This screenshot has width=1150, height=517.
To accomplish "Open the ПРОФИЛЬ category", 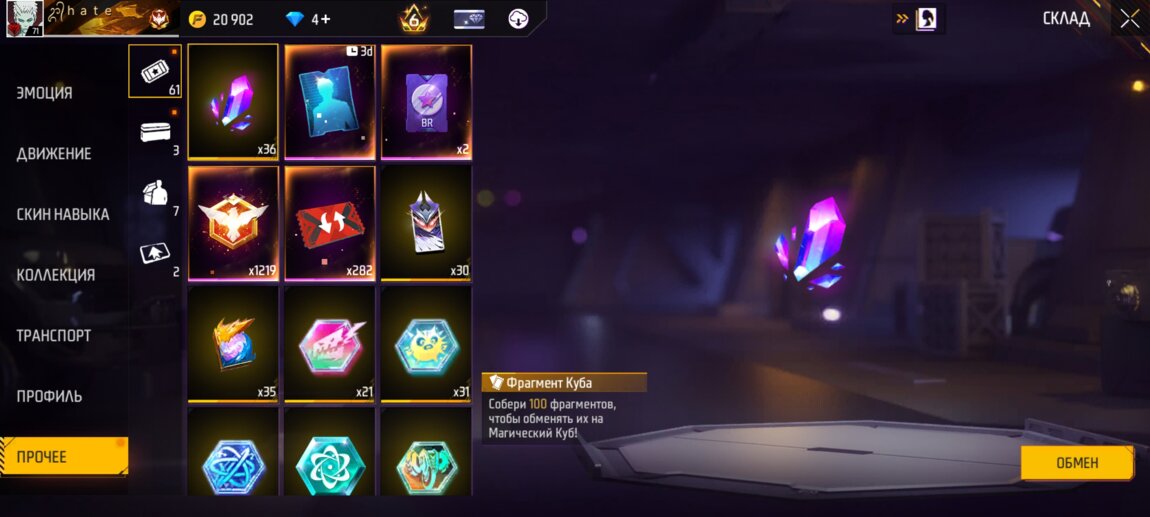I will tap(49, 396).
